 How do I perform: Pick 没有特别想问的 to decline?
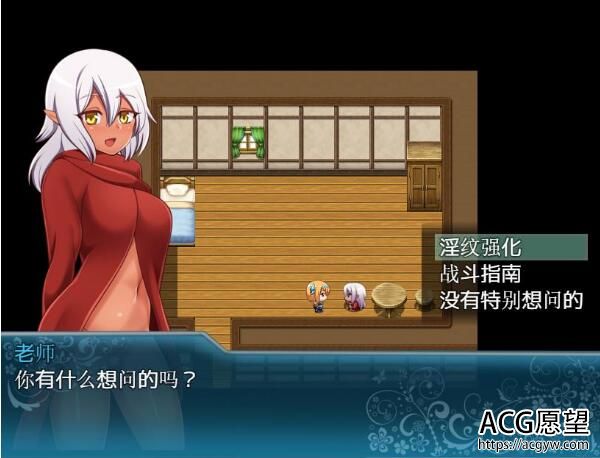point(510,298)
